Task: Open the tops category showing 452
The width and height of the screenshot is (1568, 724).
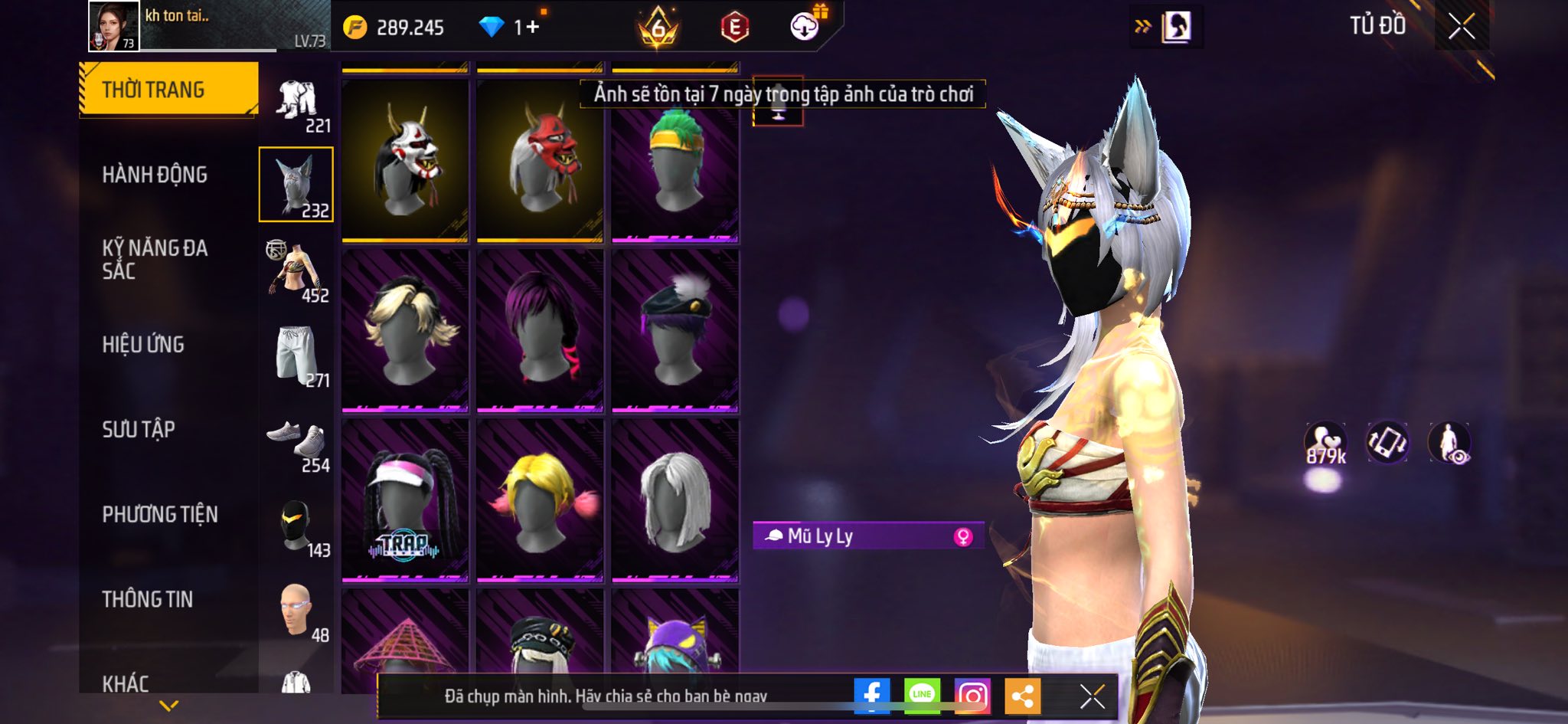Action: pos(297,270)
